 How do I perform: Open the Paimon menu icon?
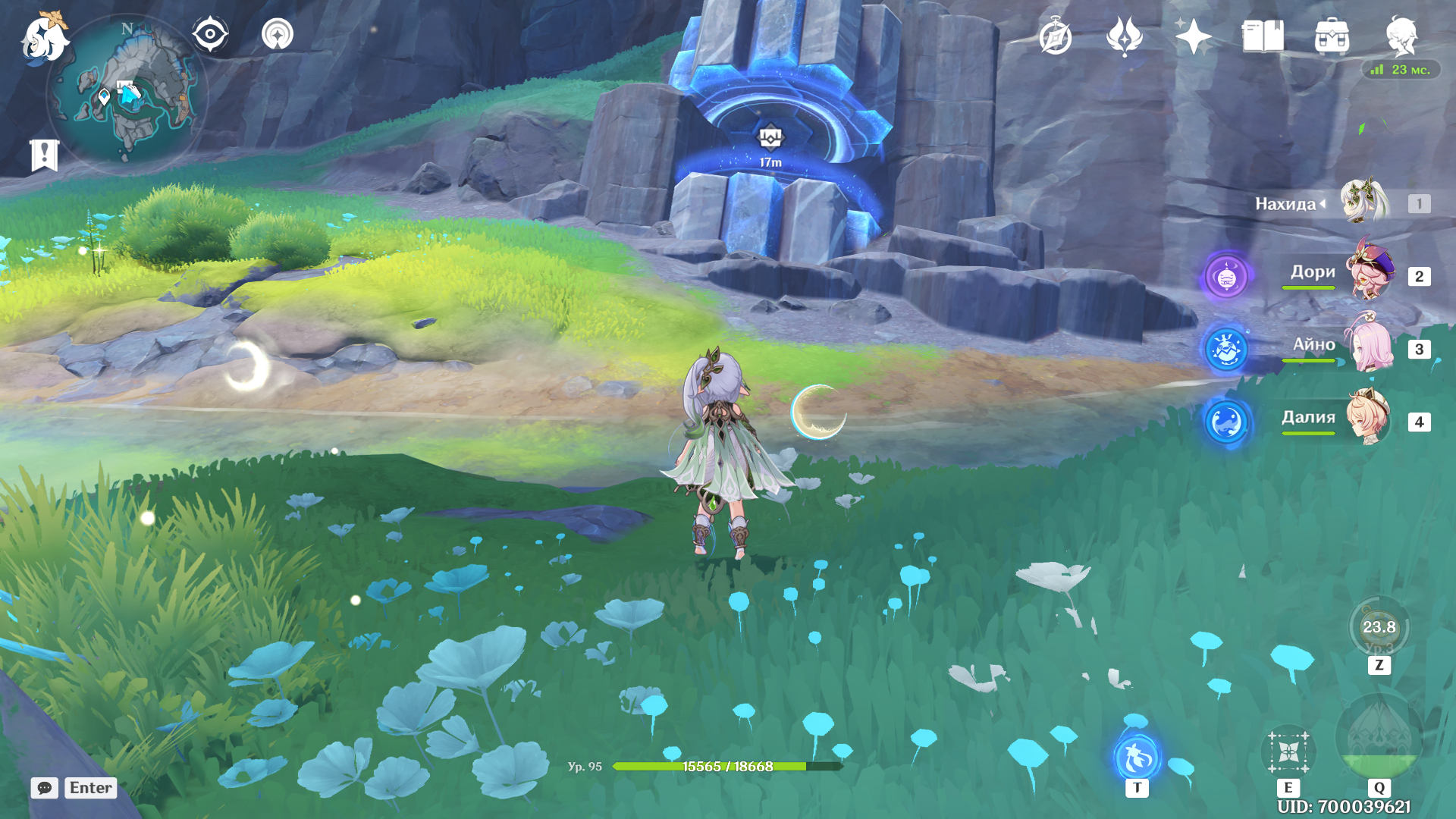tap(44, 38)
